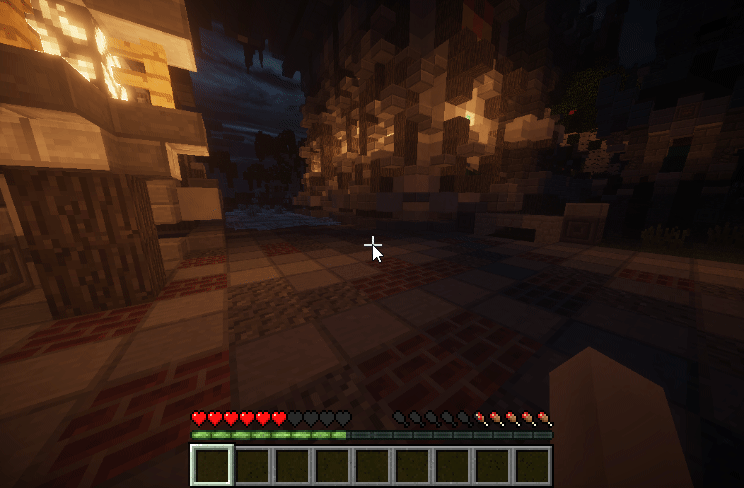Select the highlighted hotbar slot

(x=212, y=466)
